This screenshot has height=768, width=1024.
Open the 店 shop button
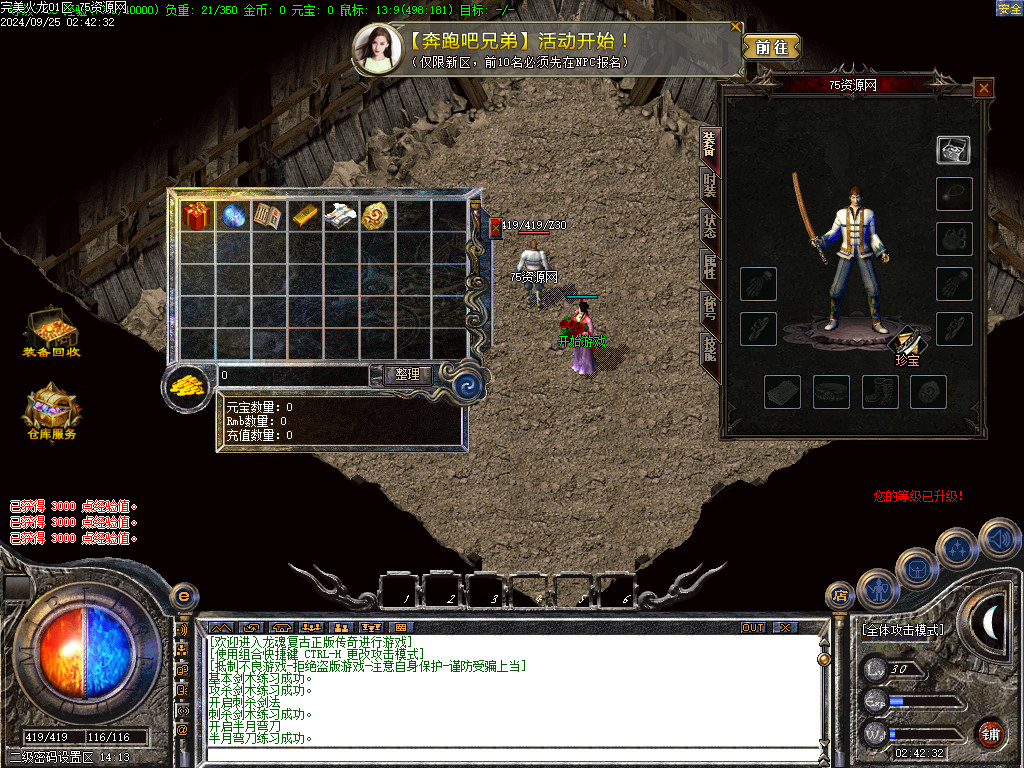[839, 596]
